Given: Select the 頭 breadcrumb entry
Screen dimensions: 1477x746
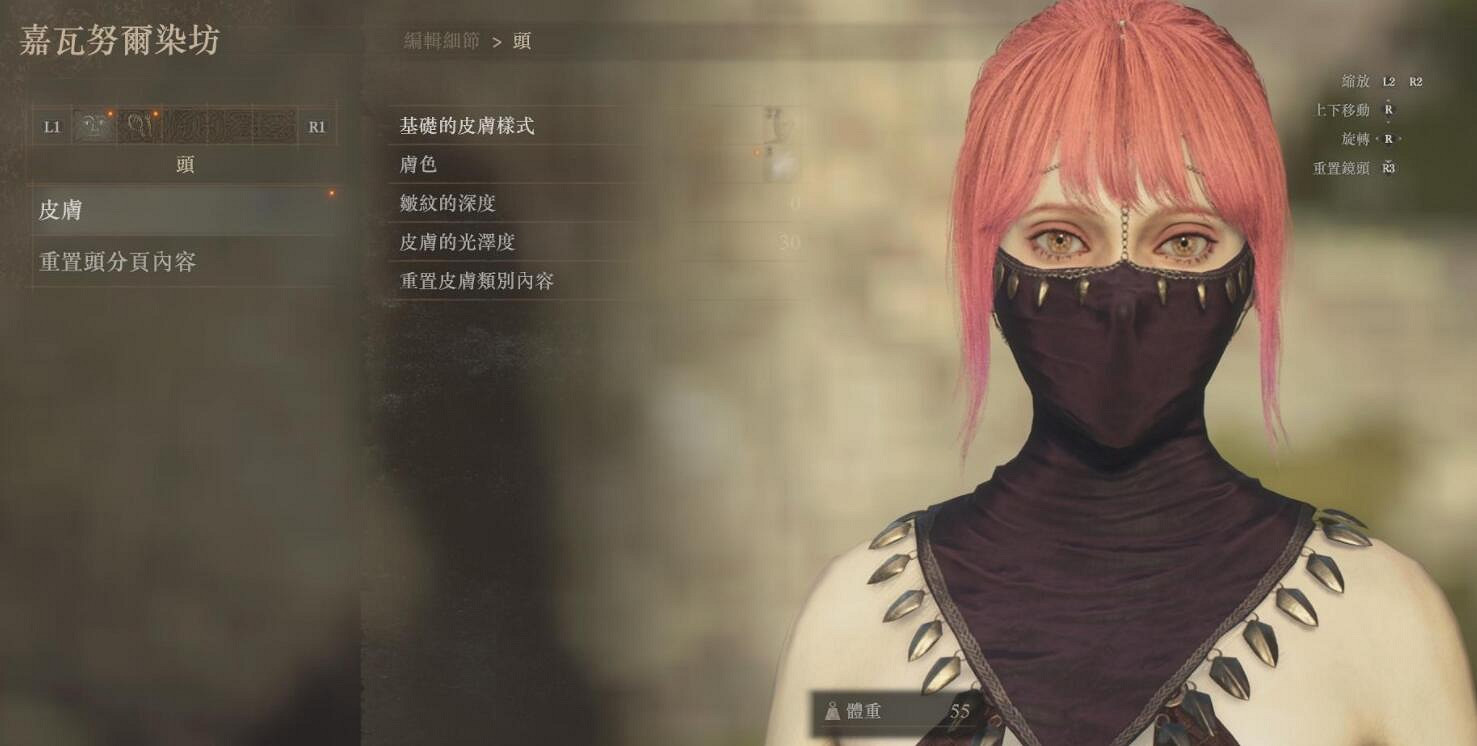Looking at the screenshot, I should (524, 41).
